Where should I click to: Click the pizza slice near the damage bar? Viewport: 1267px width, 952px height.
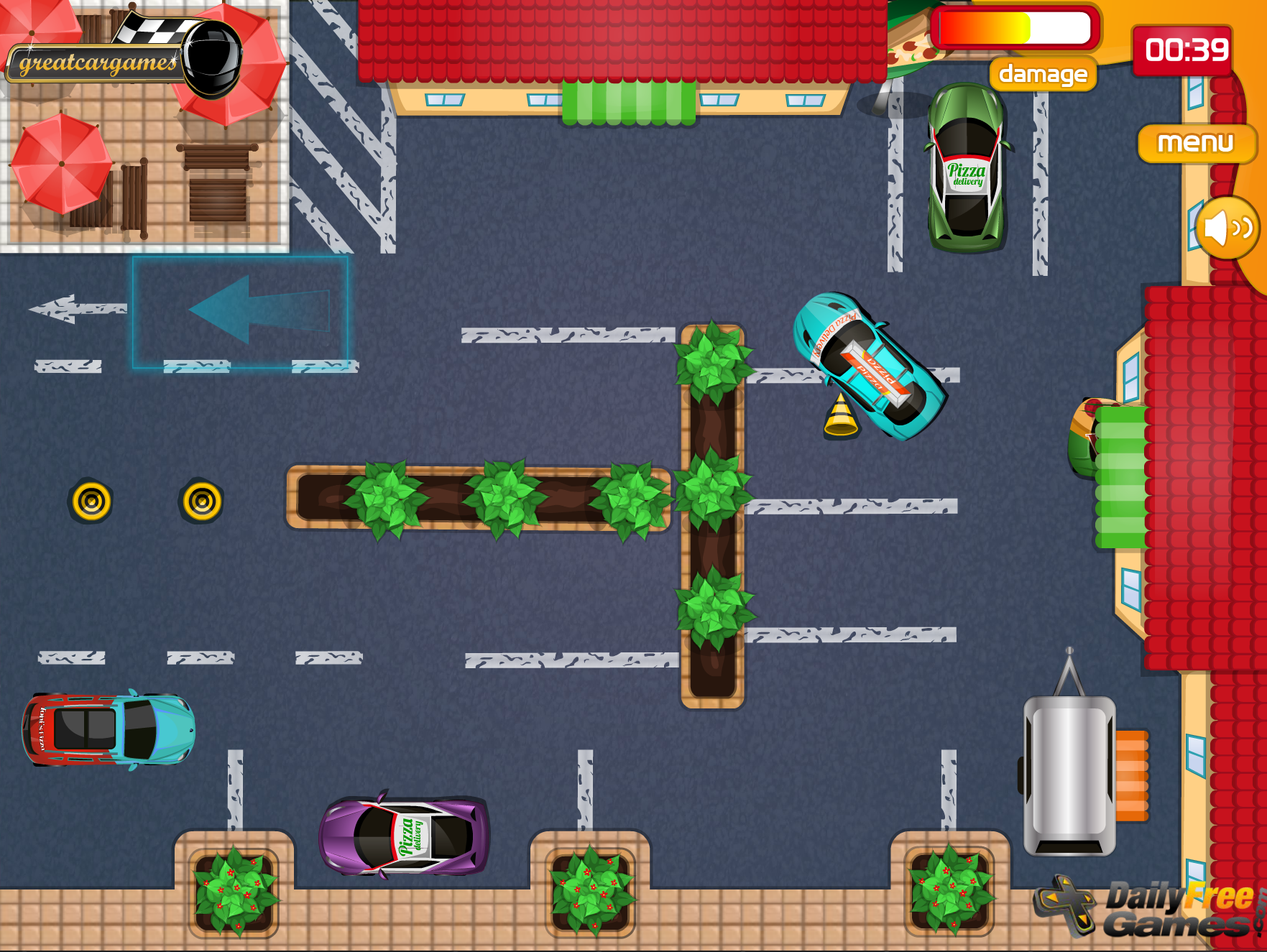pos(913,47)
